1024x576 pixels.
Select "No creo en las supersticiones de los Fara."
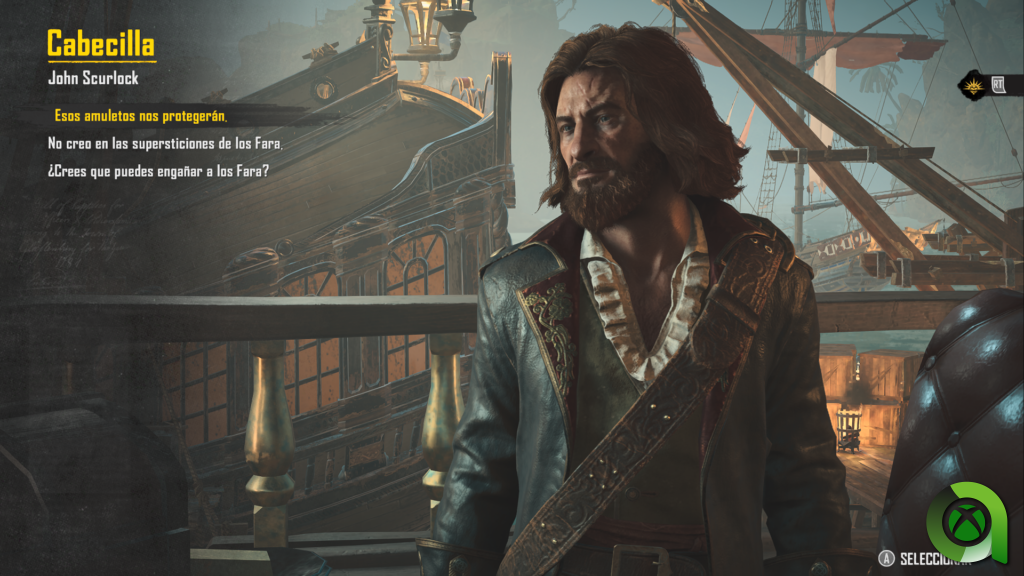[x=165, y=144]
